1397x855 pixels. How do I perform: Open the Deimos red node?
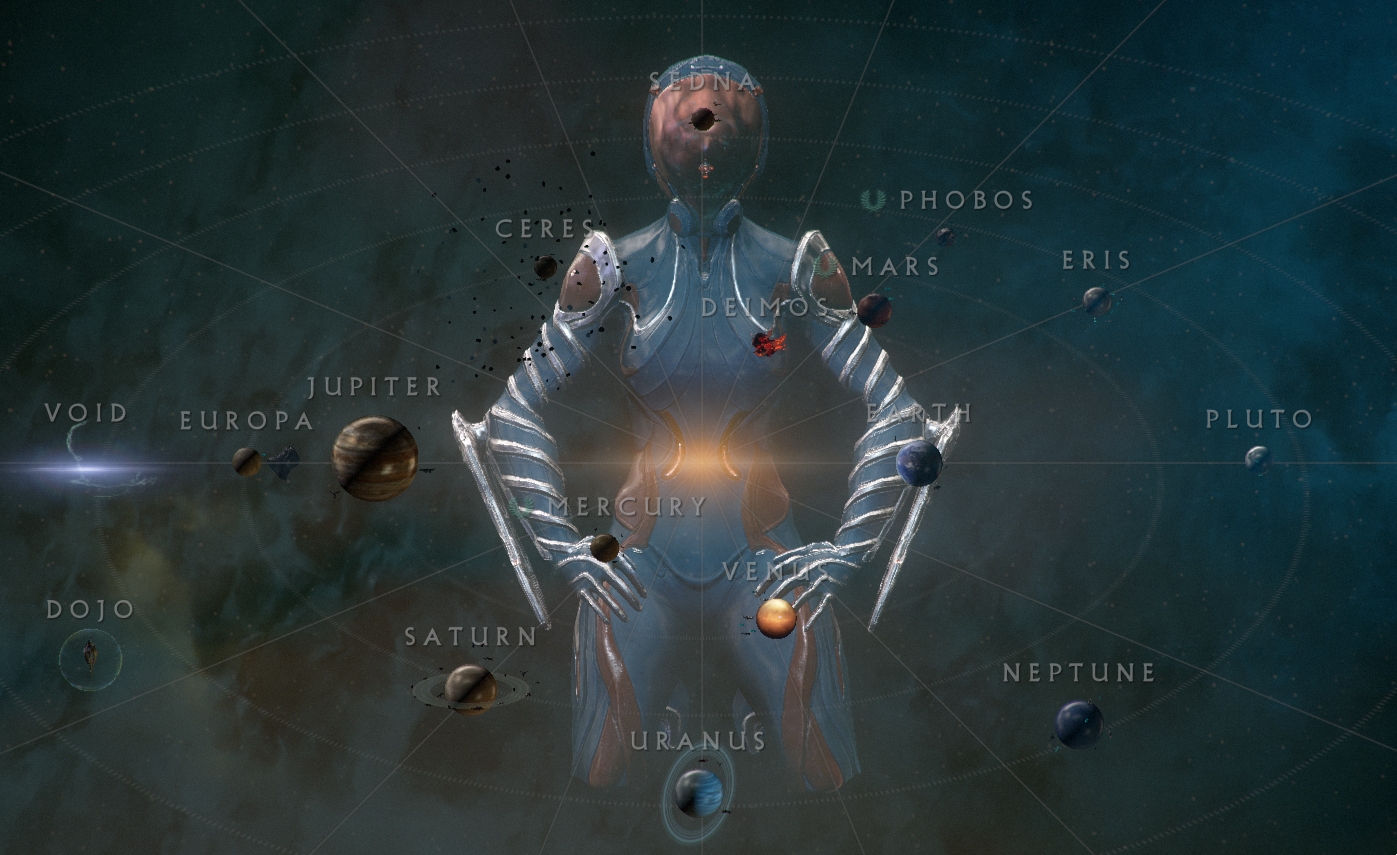point(768,344)
